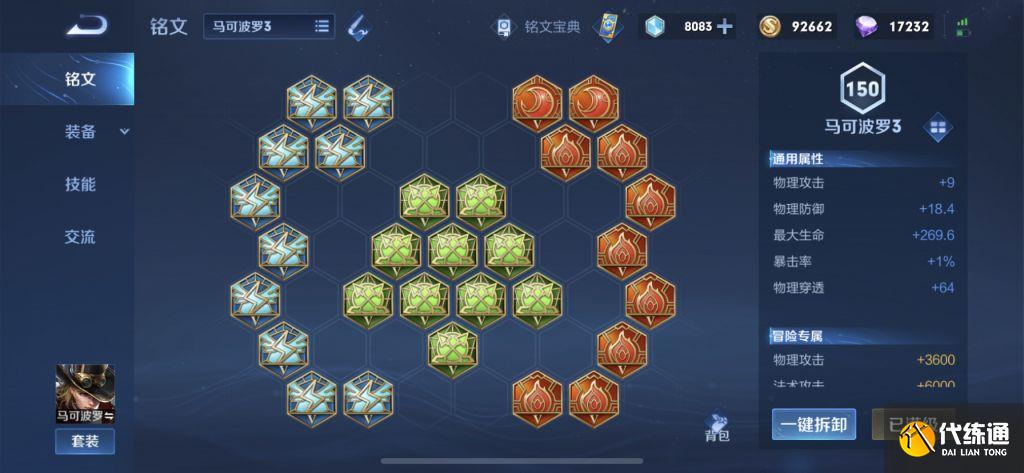Image resolution: width=1024 pixels, height=473 pixels.
Task: Open the 装备 equipment tab
Action: [80, 131]
